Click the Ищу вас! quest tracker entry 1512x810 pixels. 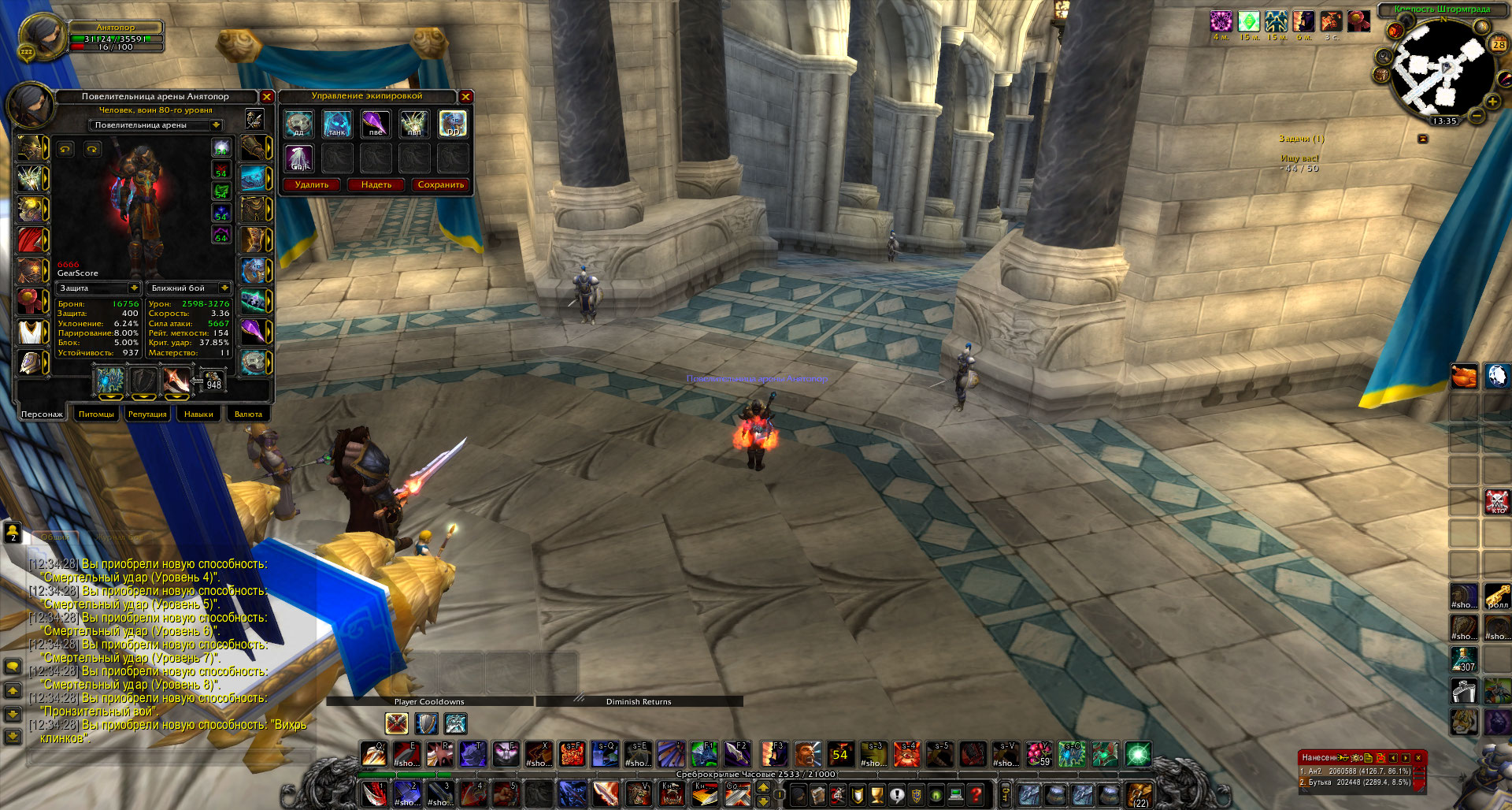pyautogui.click(x=1299, y=158)
